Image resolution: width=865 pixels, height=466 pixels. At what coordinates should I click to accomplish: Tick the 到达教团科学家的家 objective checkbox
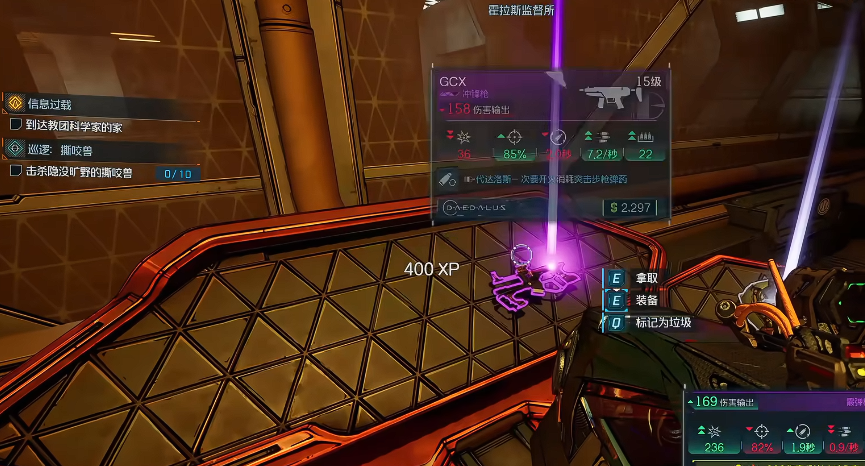click(x=15, y=127)
